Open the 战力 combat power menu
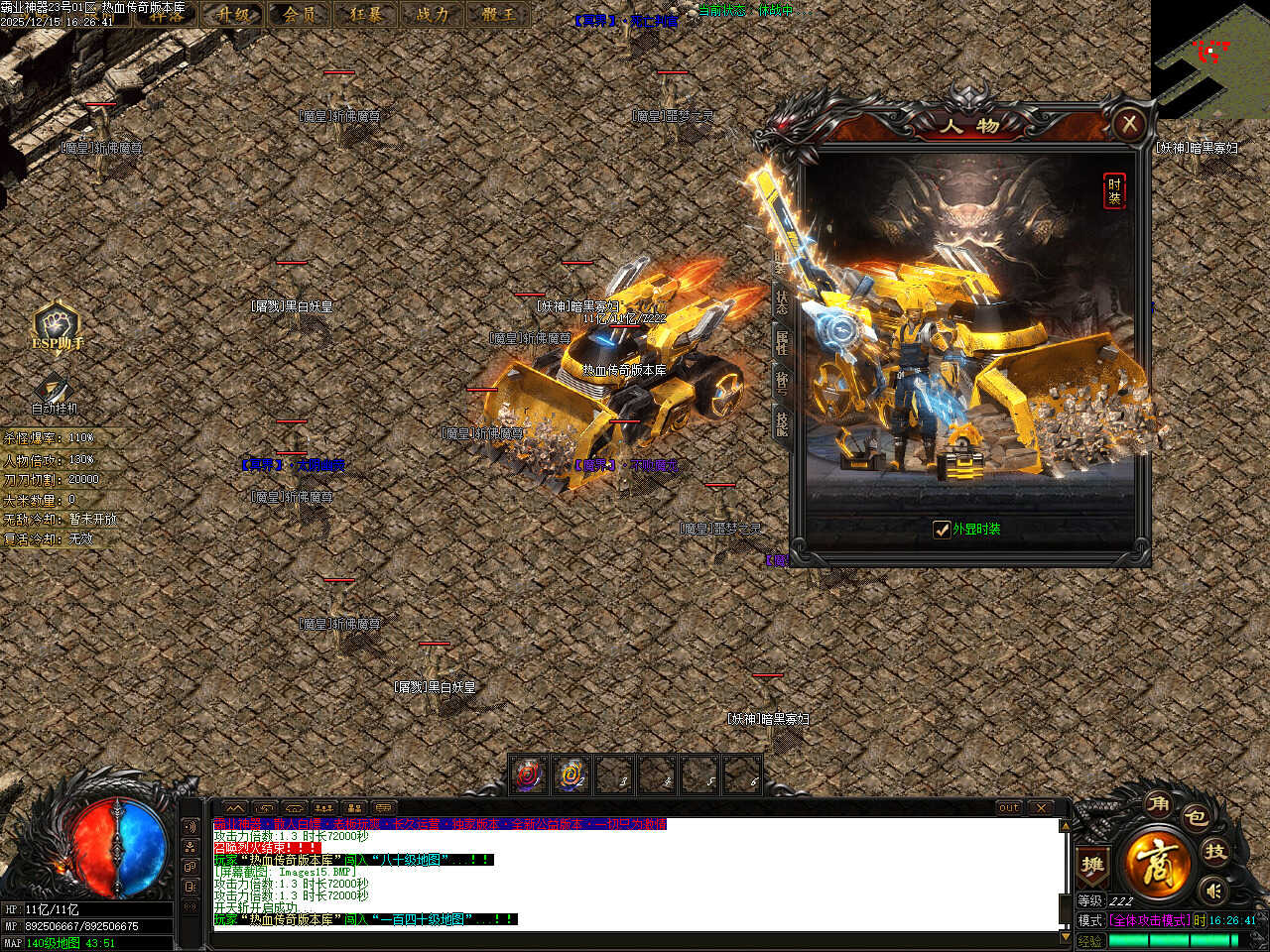 click(433, 14)
